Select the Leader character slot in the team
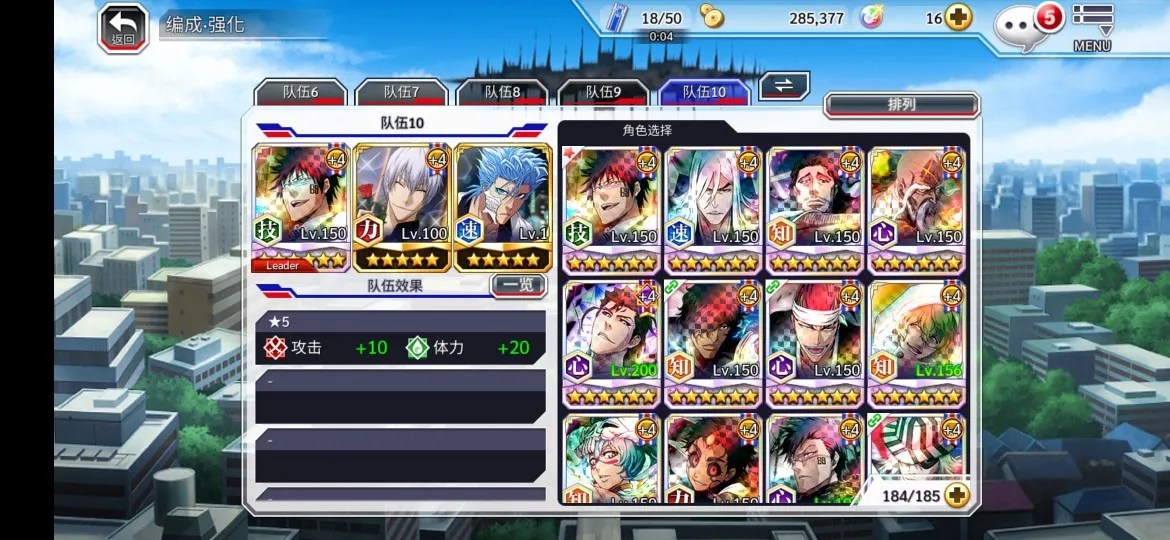1170x540 pixels. point(301,207)
